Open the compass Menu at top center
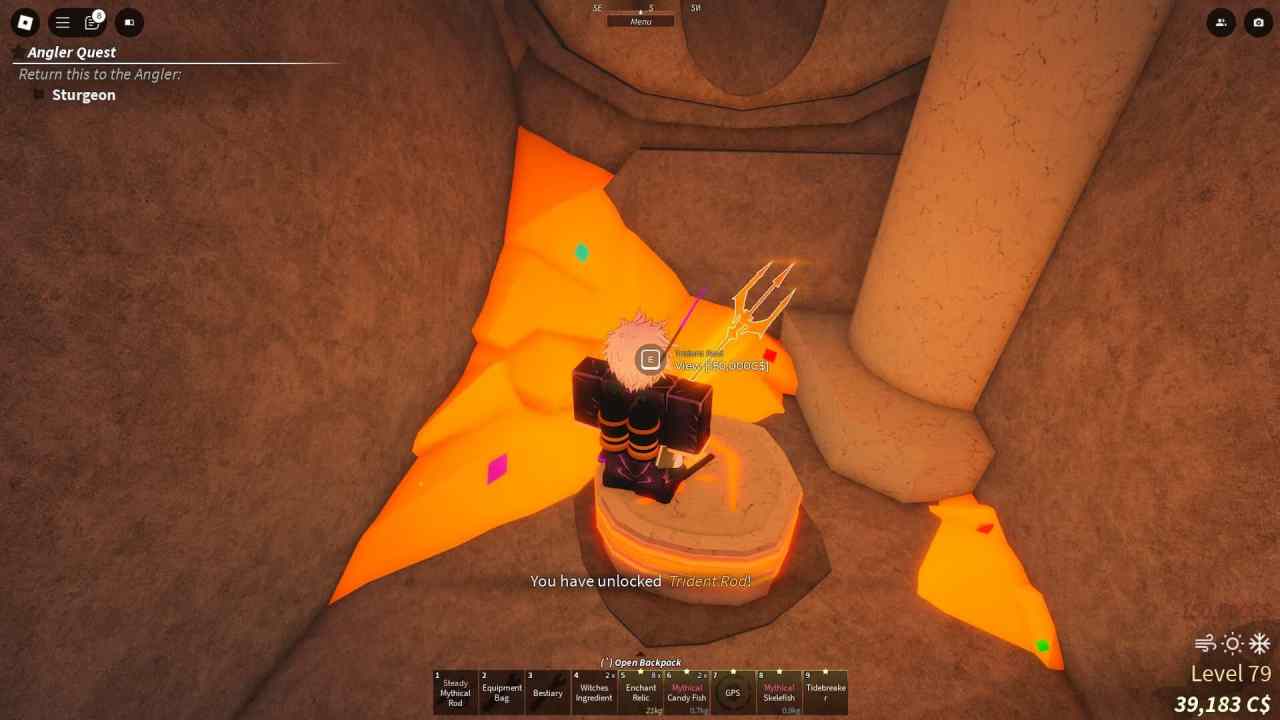 tap(640, 21)
